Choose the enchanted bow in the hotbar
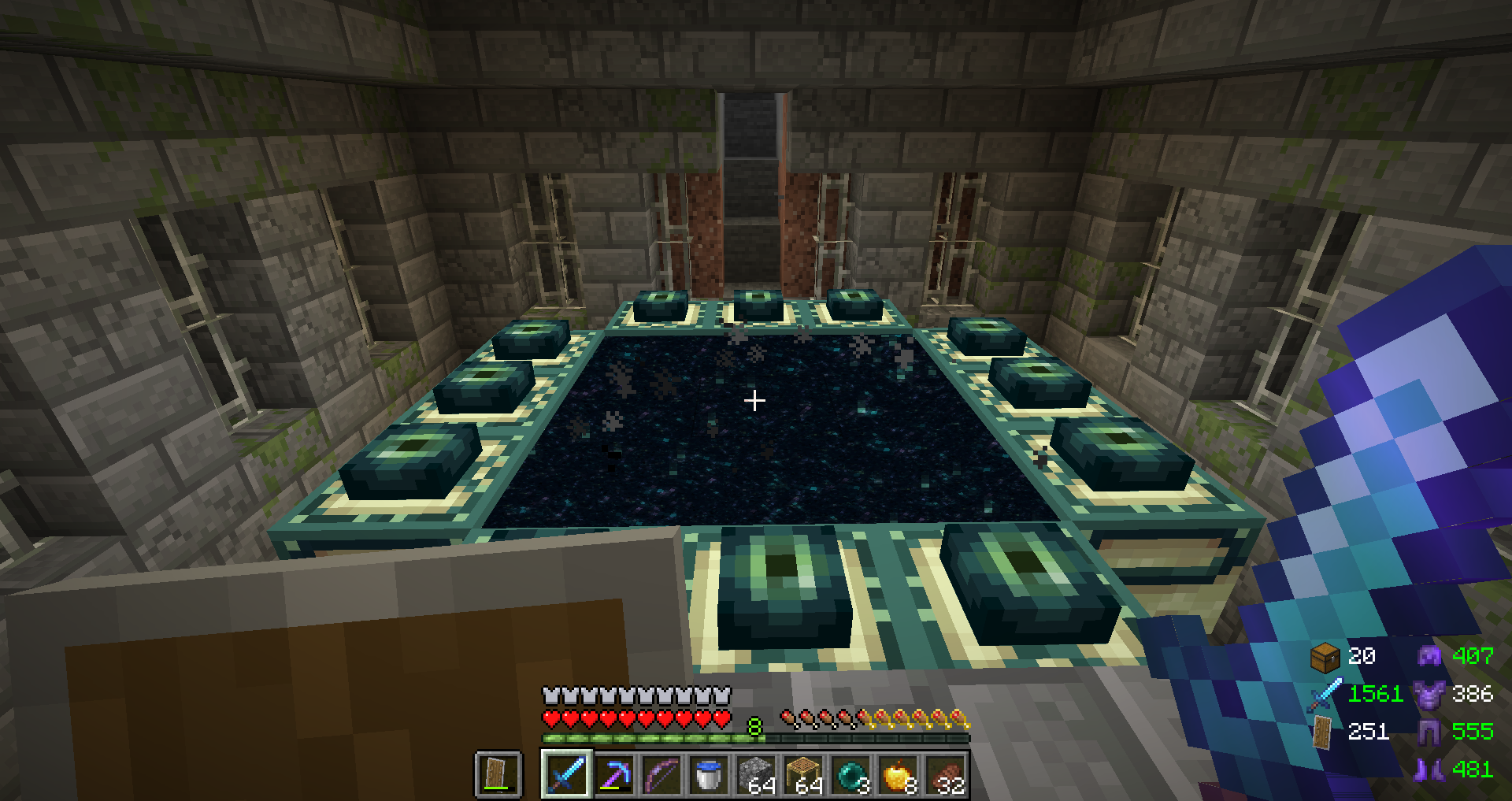Viewport: 1512px width, 801px height. tap(661, 774)
